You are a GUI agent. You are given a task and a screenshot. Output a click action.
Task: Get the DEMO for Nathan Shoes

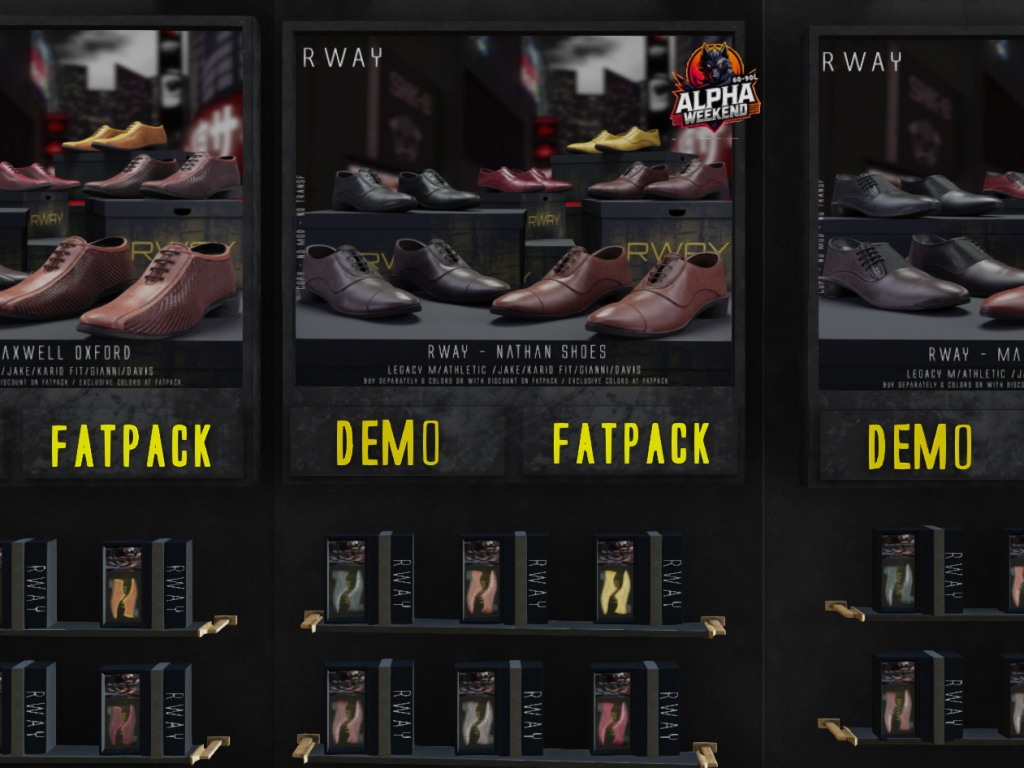click(x=388, y=443)
